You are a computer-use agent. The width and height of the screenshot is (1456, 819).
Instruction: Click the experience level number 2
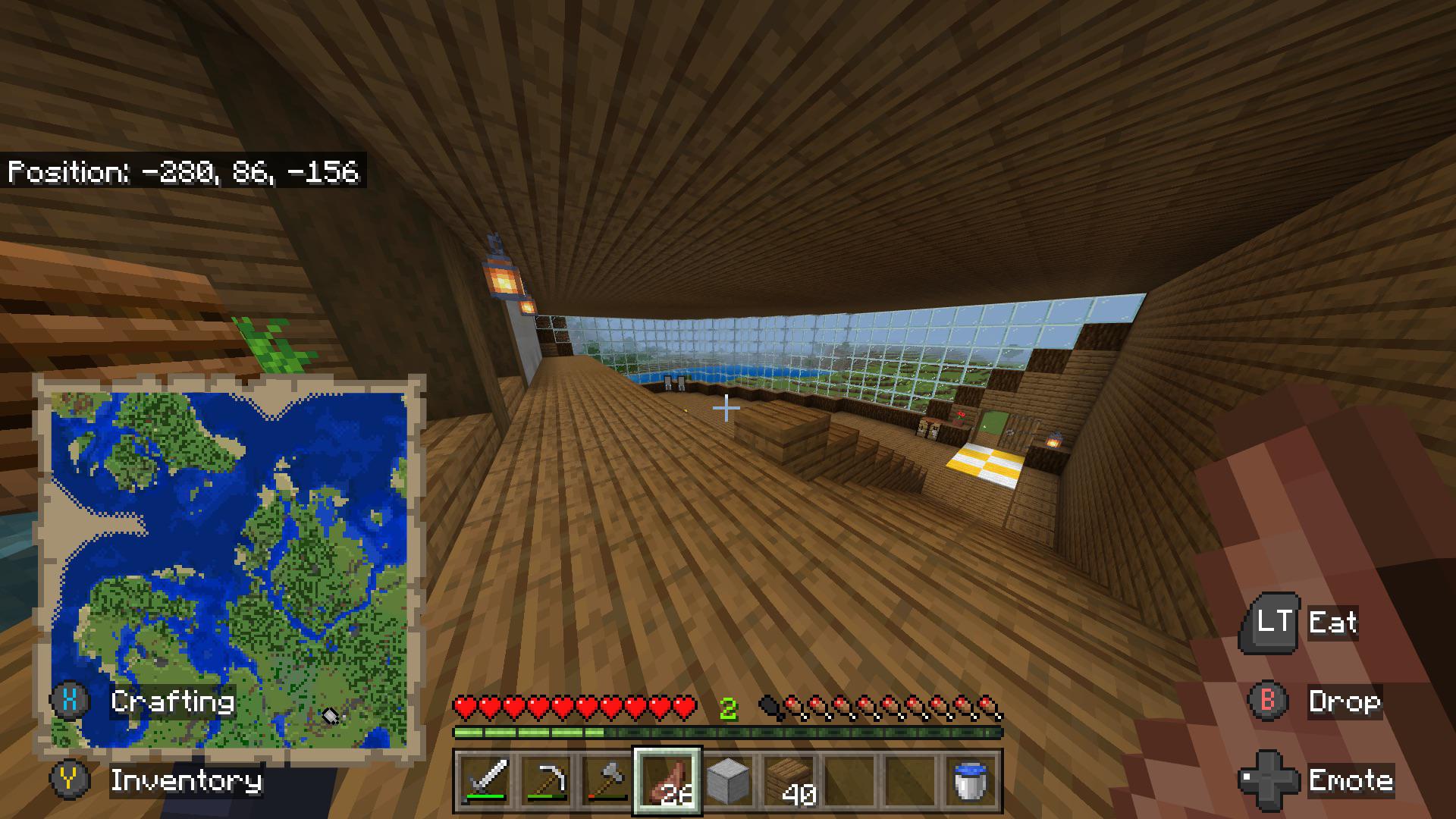pyautogui.click(x=729, y=709)
